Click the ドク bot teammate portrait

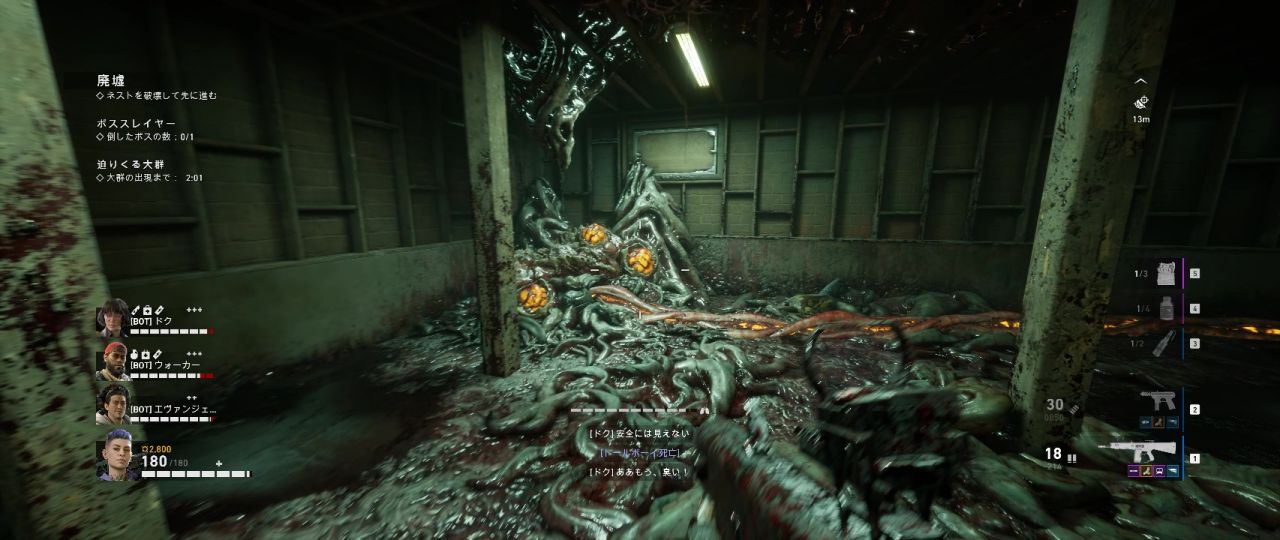(x=111, y=318)
